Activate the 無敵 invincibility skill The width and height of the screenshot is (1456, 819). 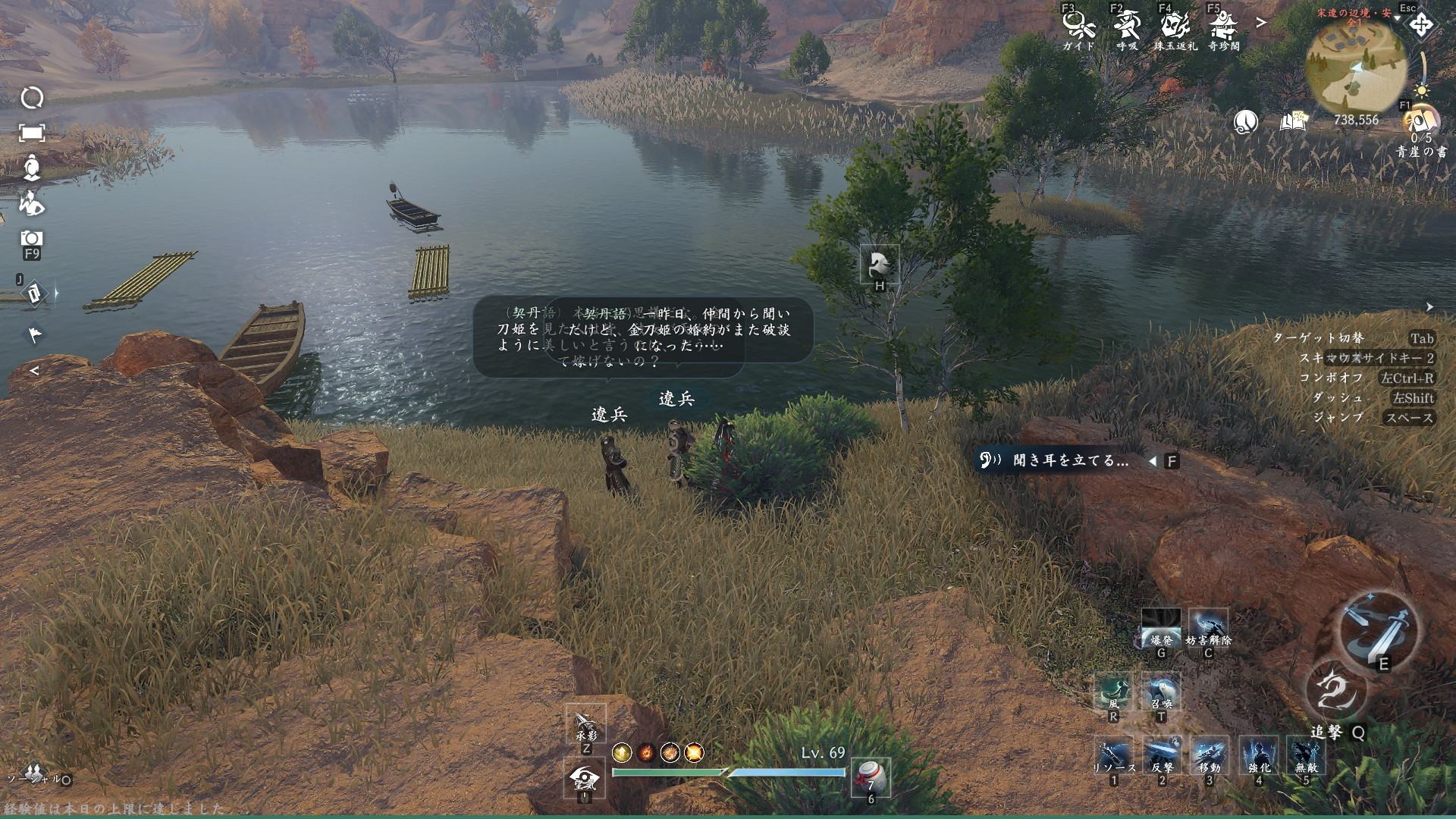click(1306, 755)
